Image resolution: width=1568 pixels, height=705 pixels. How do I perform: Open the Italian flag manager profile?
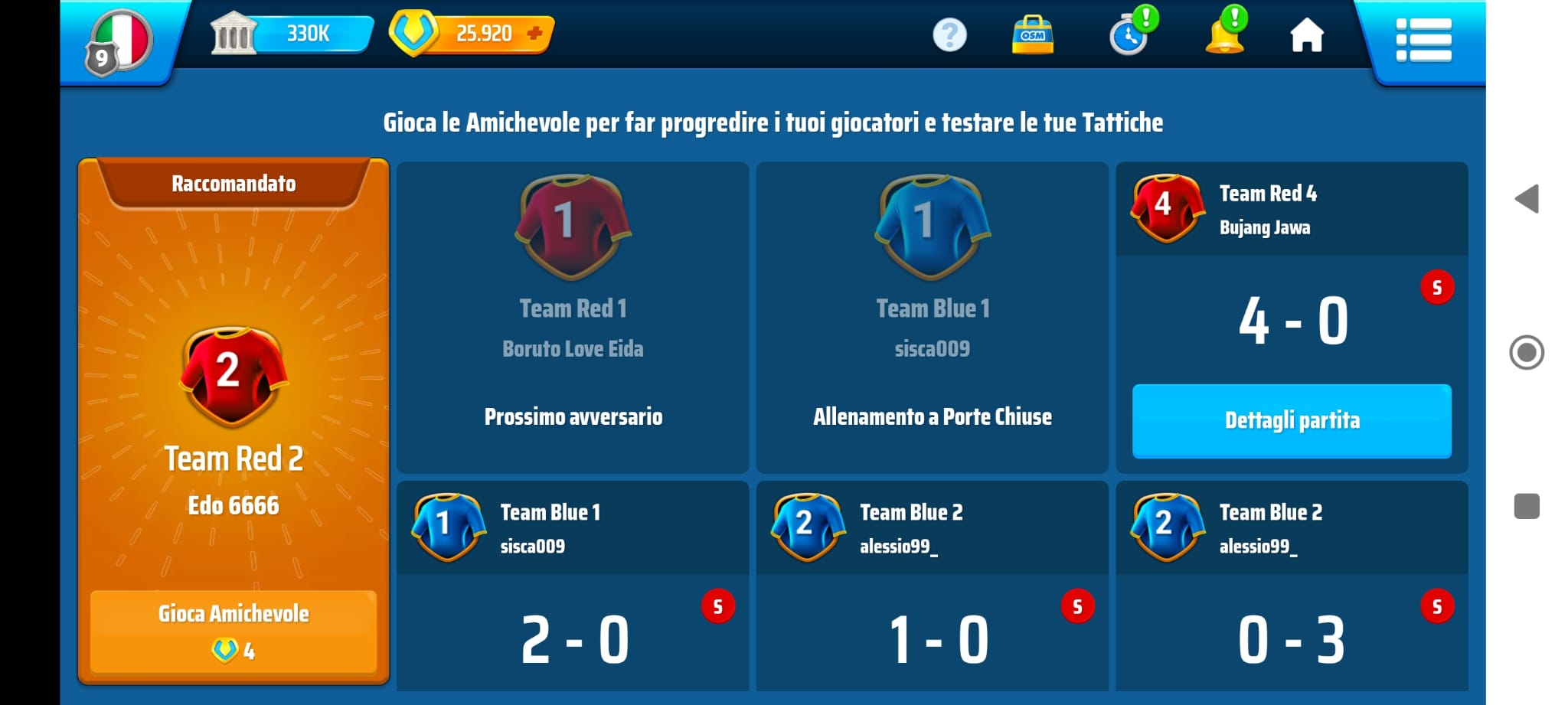120,41
